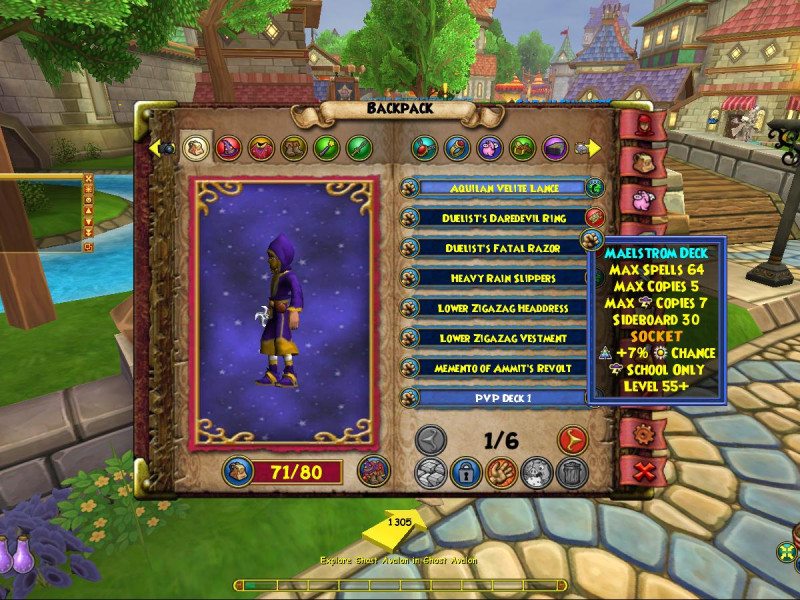
Task: Close the chat window with its X
Action: (x=88, y=180)
